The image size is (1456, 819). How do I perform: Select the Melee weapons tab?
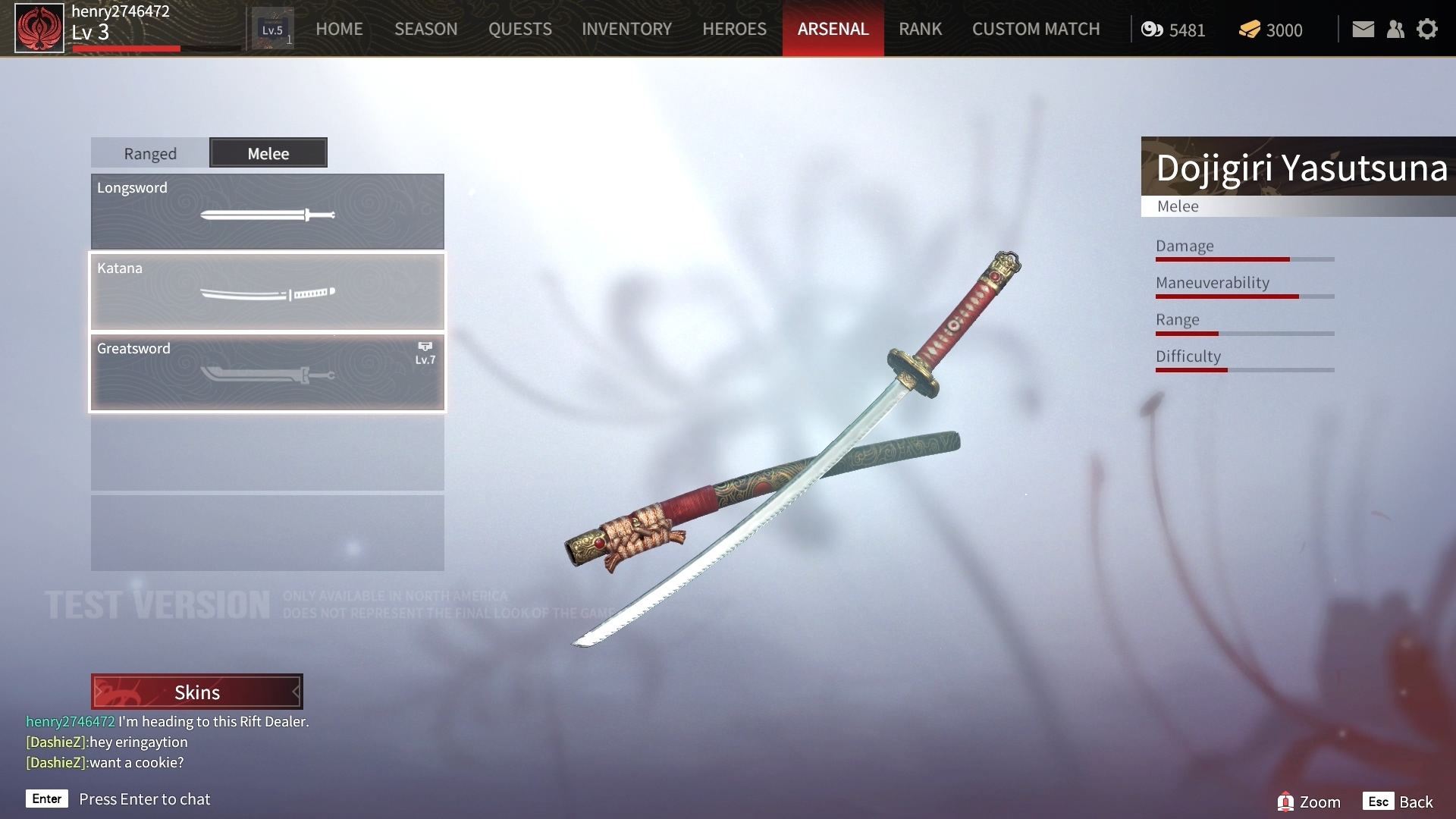(268, 153)
